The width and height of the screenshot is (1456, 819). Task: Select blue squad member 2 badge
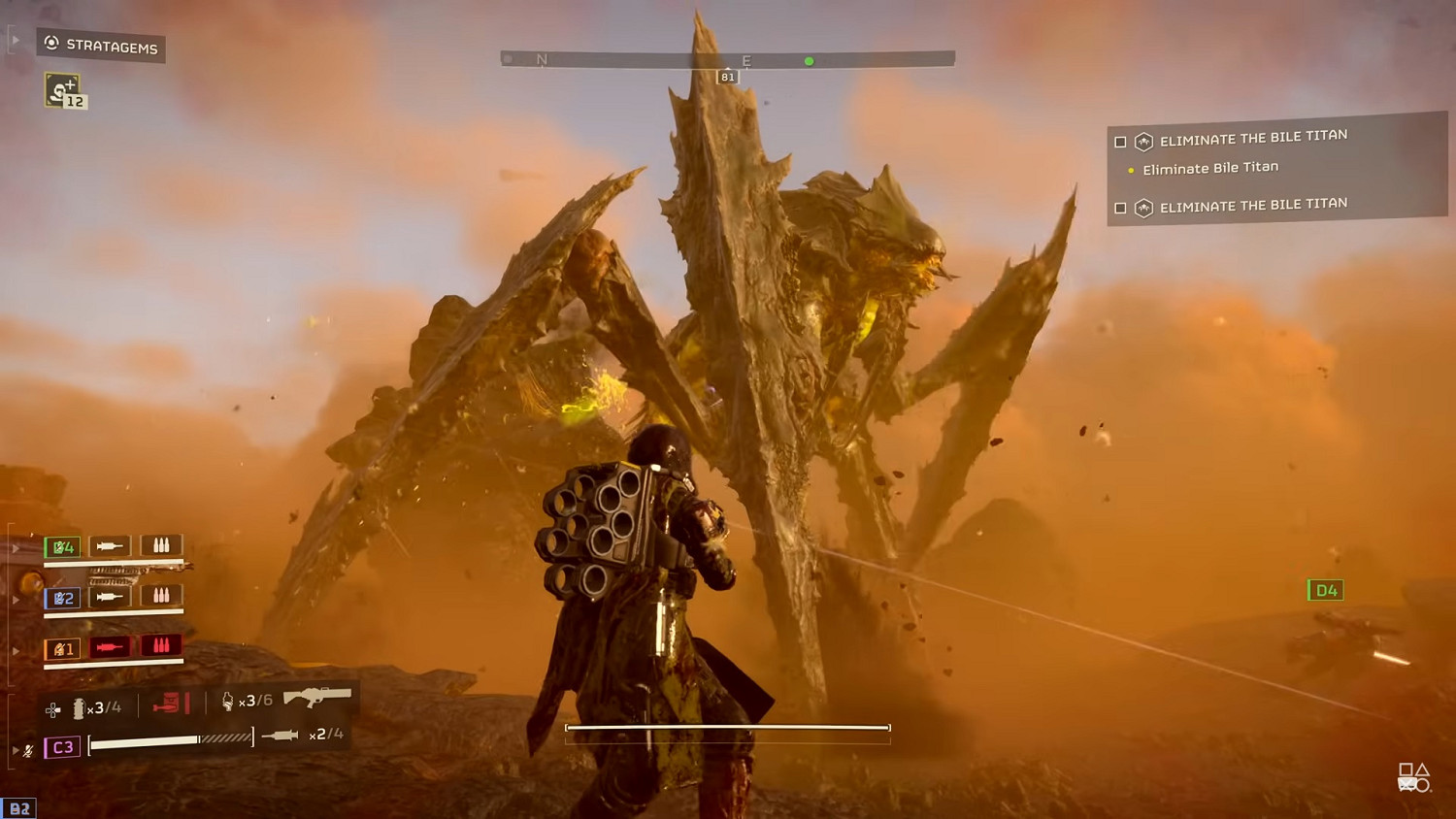click(x=63, y=598)
